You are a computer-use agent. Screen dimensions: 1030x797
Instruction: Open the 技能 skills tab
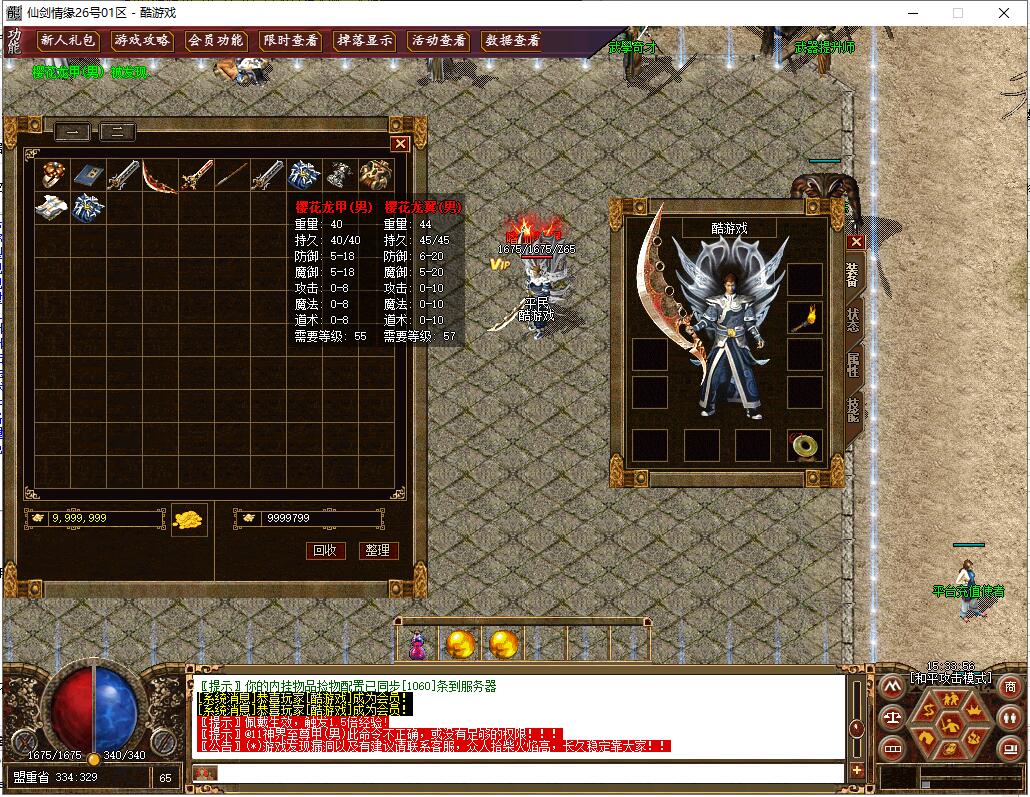(853, 408)
